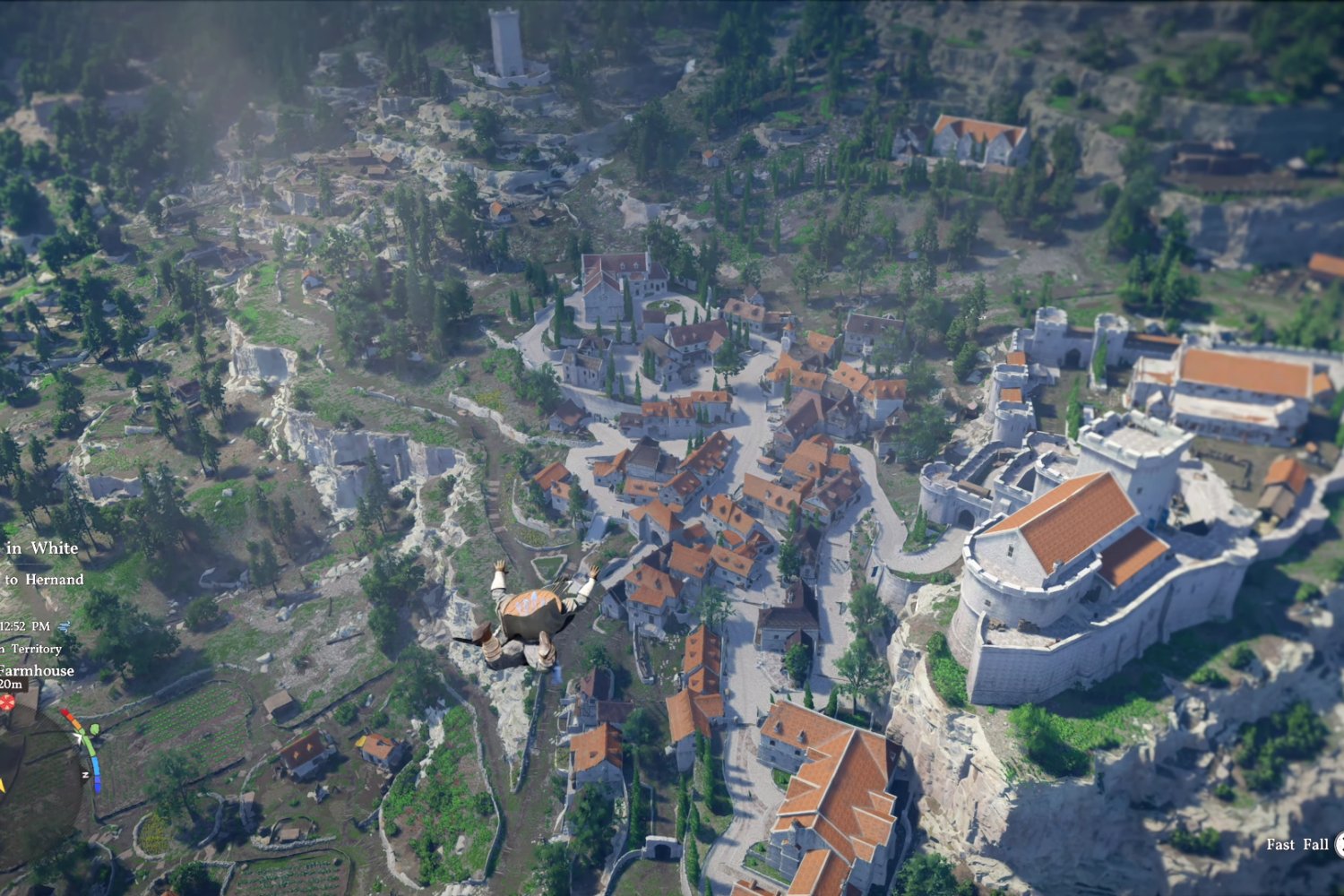The width and height of the screenshot is (1344, 896).
Task: Click the N north indicator on the compass
Action: pos(85,773)
